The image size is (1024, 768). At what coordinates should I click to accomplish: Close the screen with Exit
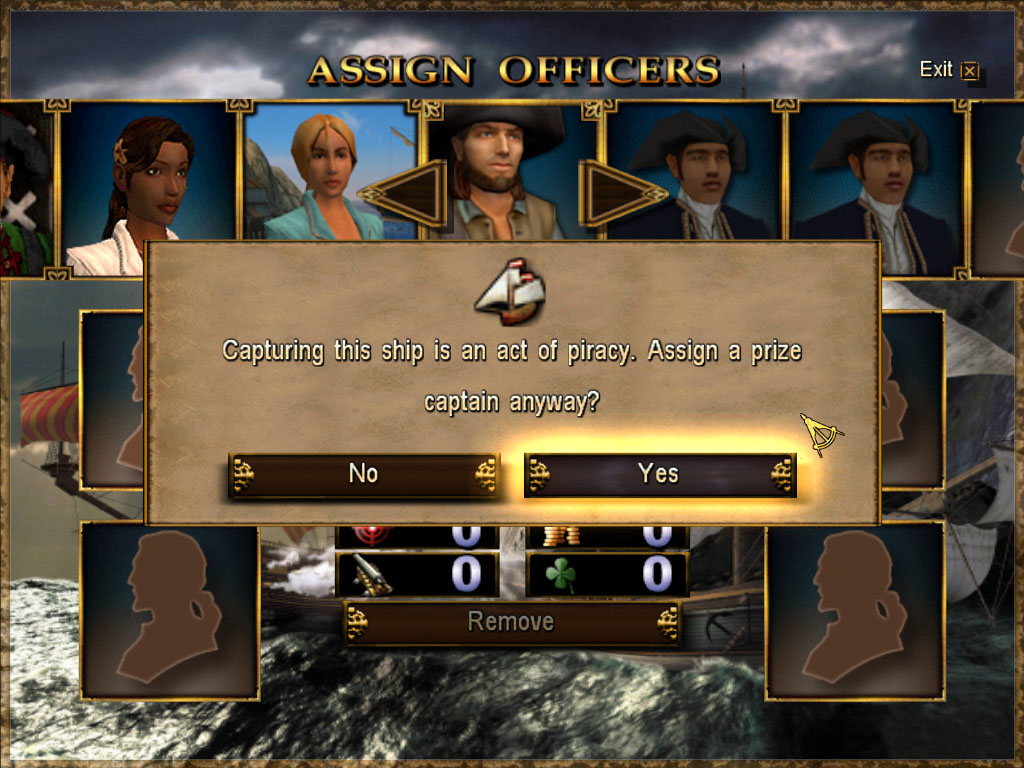(x=948, y=70)
